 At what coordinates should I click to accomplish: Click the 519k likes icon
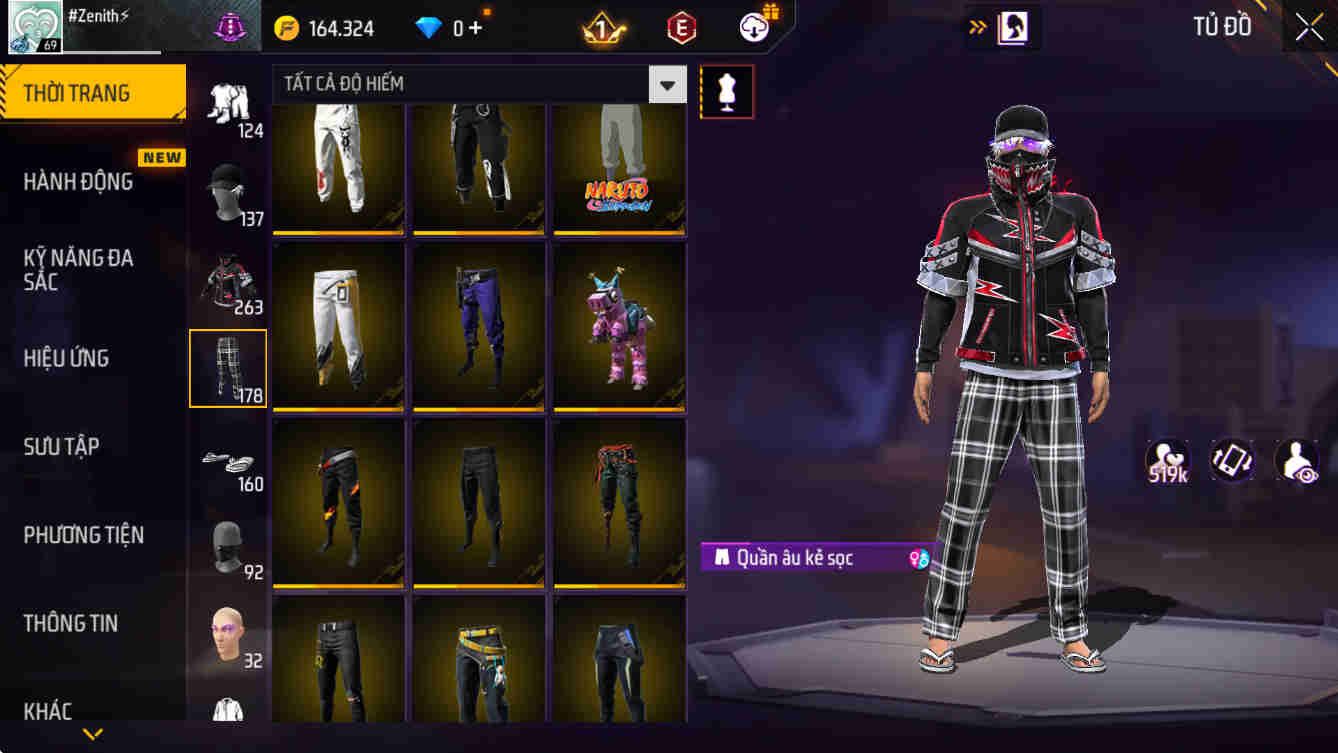[1169, 463]
